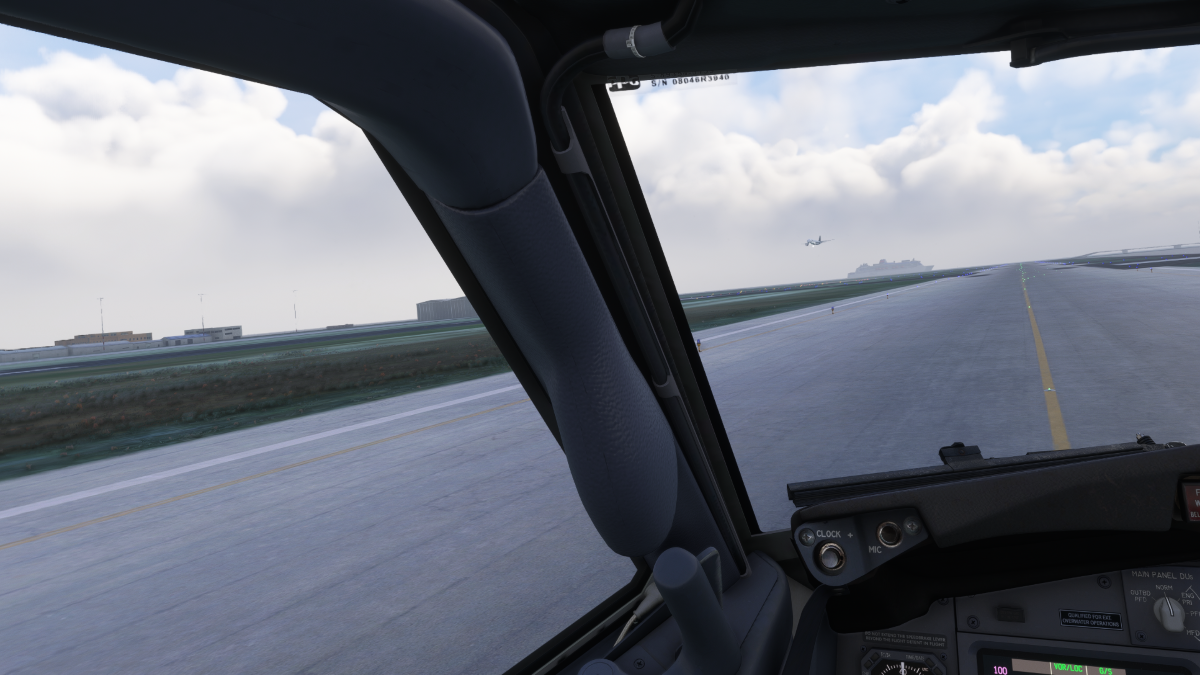
Task: Push the CLOCK button on the glareshield
Action: tap(829, 557)
